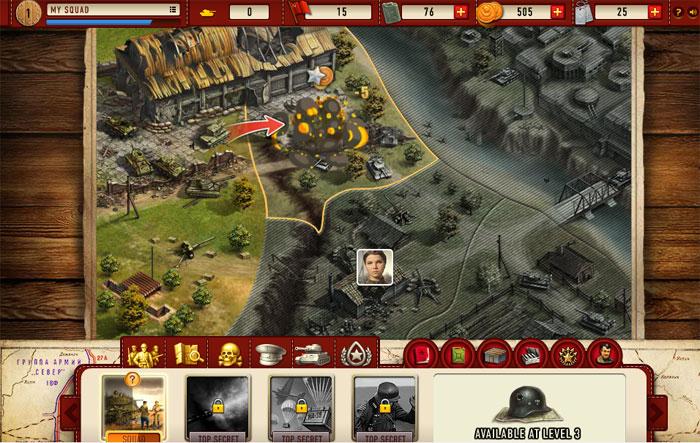
Task: Open the green fuel canister round button
Action: pos(457,354)
